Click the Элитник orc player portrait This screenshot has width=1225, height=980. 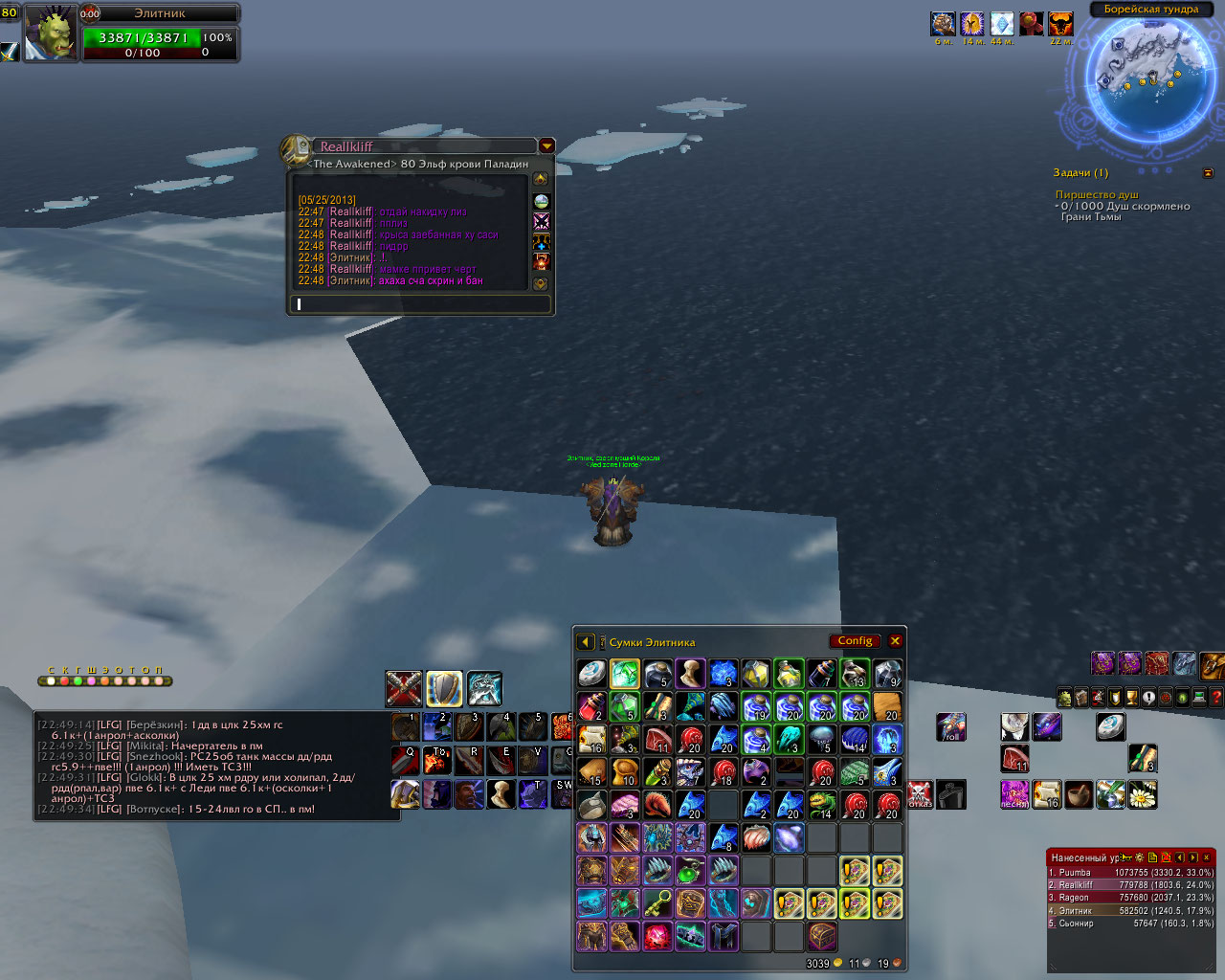coord(50,32)
